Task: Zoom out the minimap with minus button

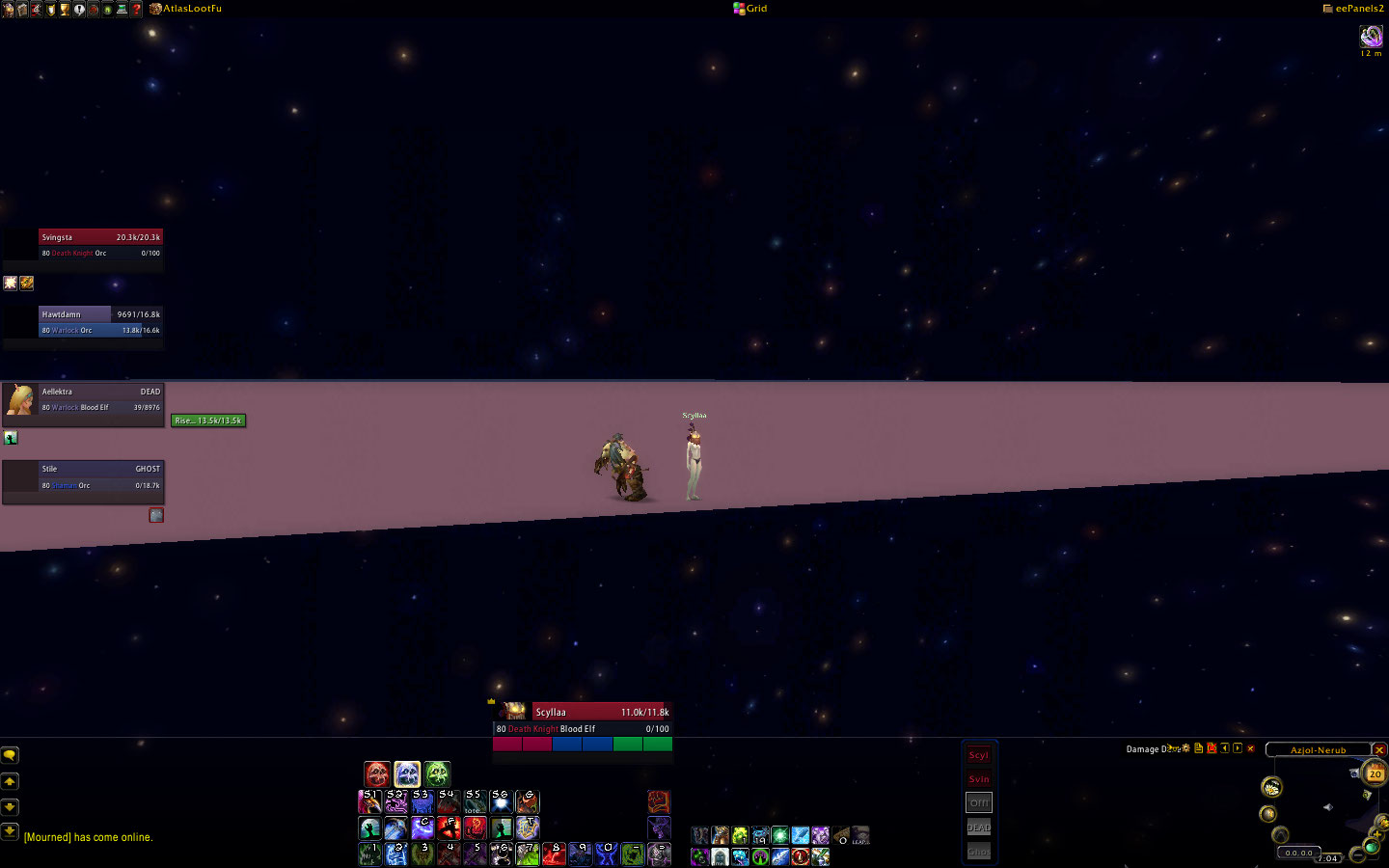Action: (x=1357, y=855)
